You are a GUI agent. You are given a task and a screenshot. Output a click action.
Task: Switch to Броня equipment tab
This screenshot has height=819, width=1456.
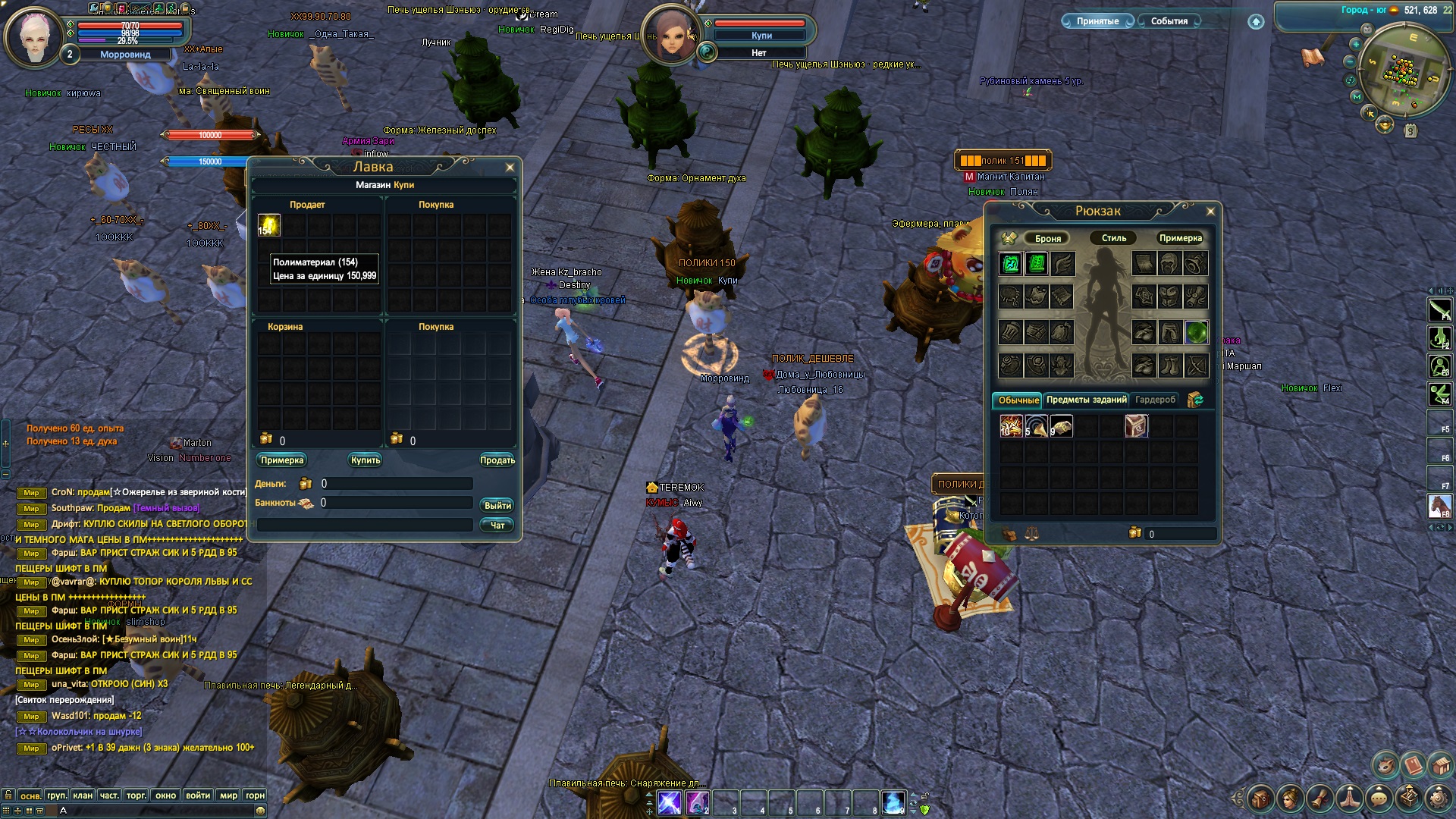[x=1047, y=238]
